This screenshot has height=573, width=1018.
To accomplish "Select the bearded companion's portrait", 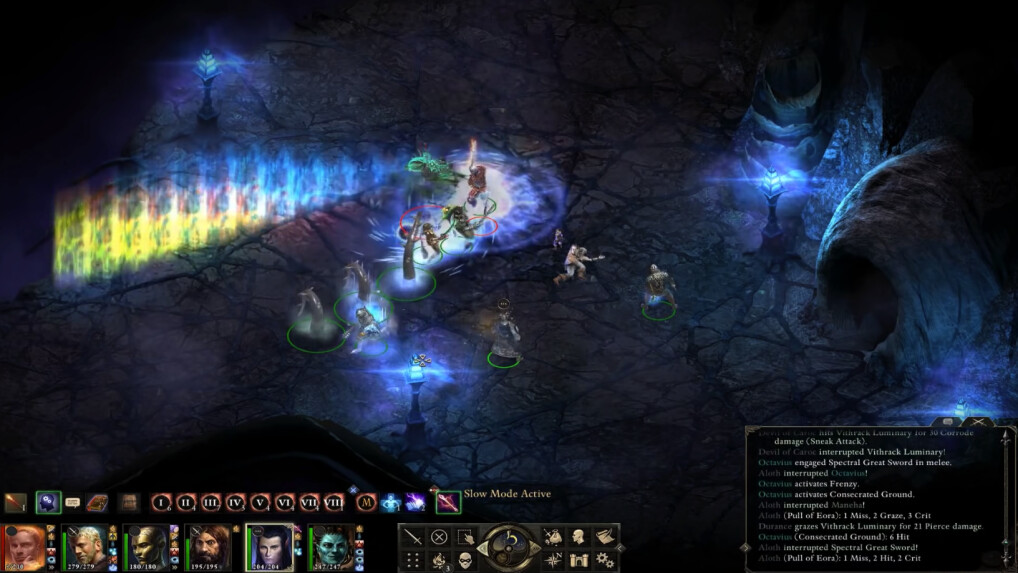I will [209, 548].
